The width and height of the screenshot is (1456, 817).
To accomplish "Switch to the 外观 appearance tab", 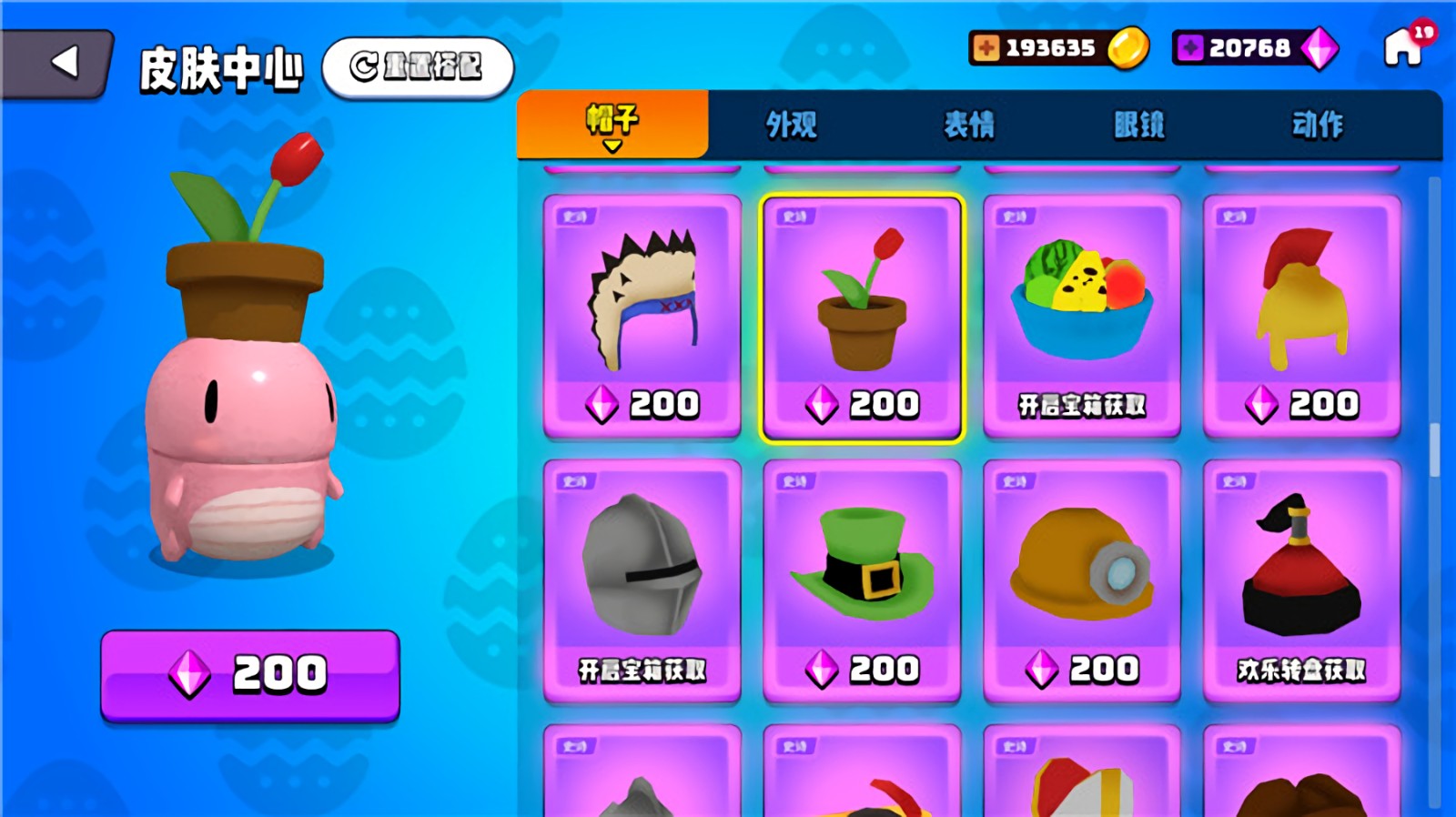I will [791, 125].
